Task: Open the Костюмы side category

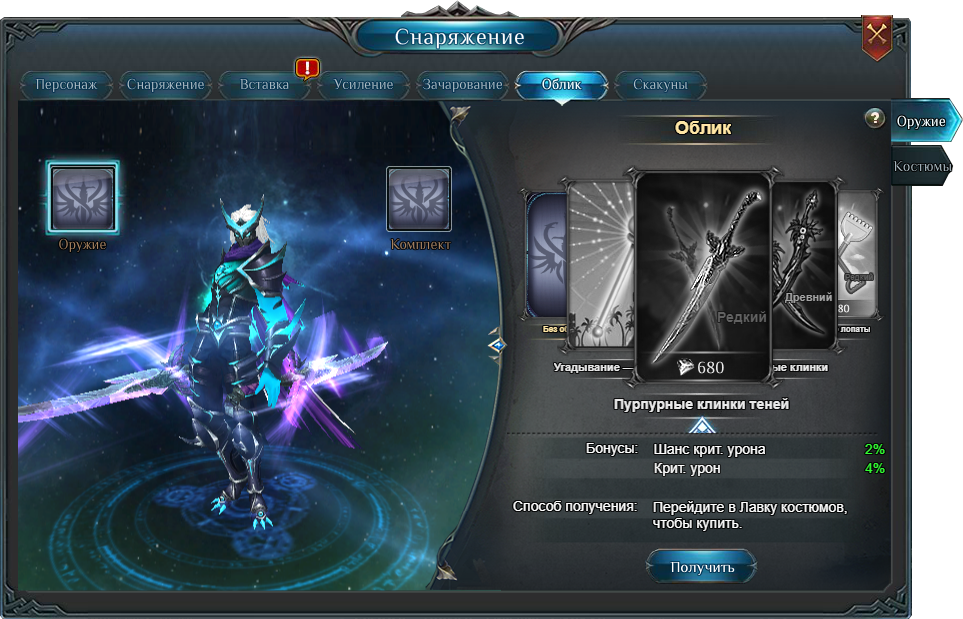Action: point(921,167)
